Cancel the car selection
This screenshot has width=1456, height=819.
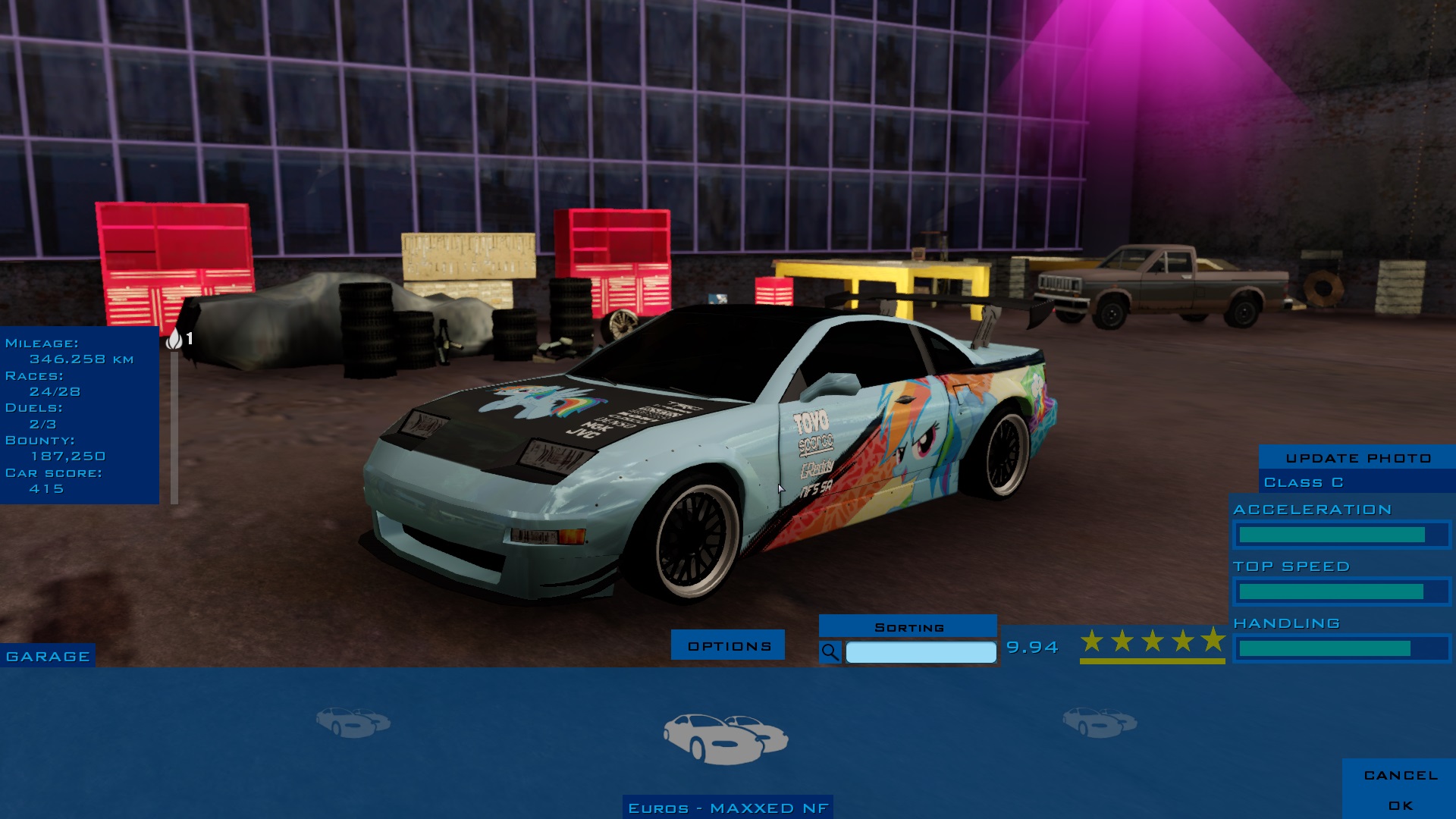point(1400,775)
